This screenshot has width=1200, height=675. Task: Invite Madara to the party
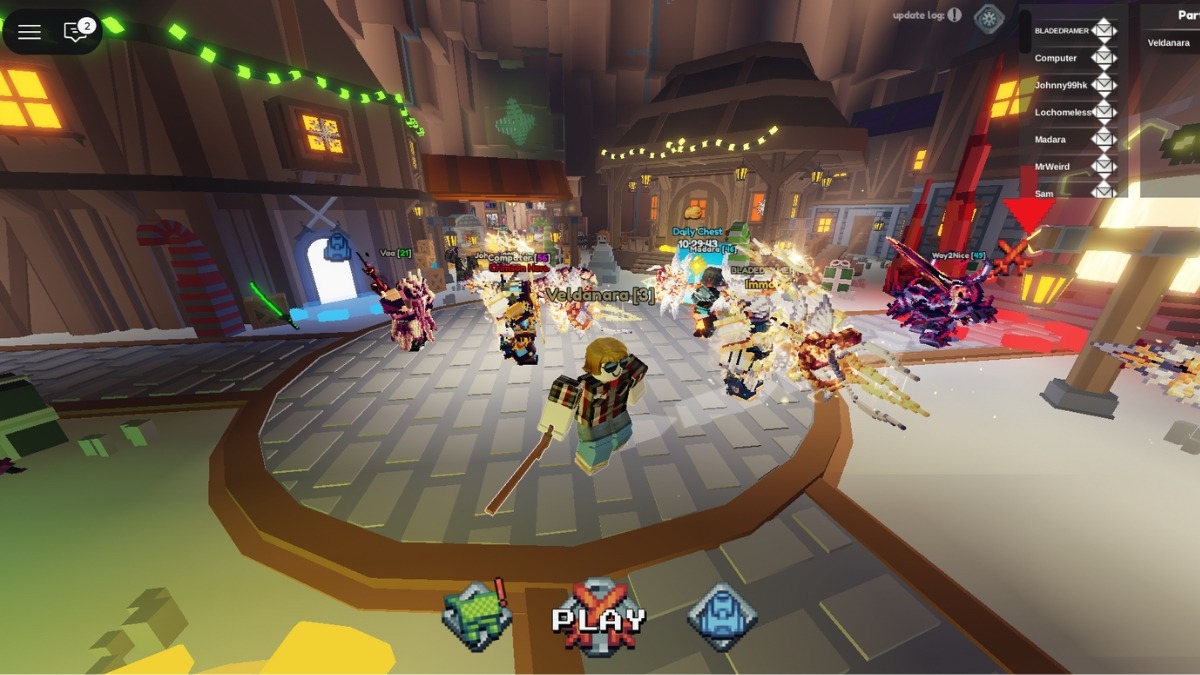(x=1104, y=139)
